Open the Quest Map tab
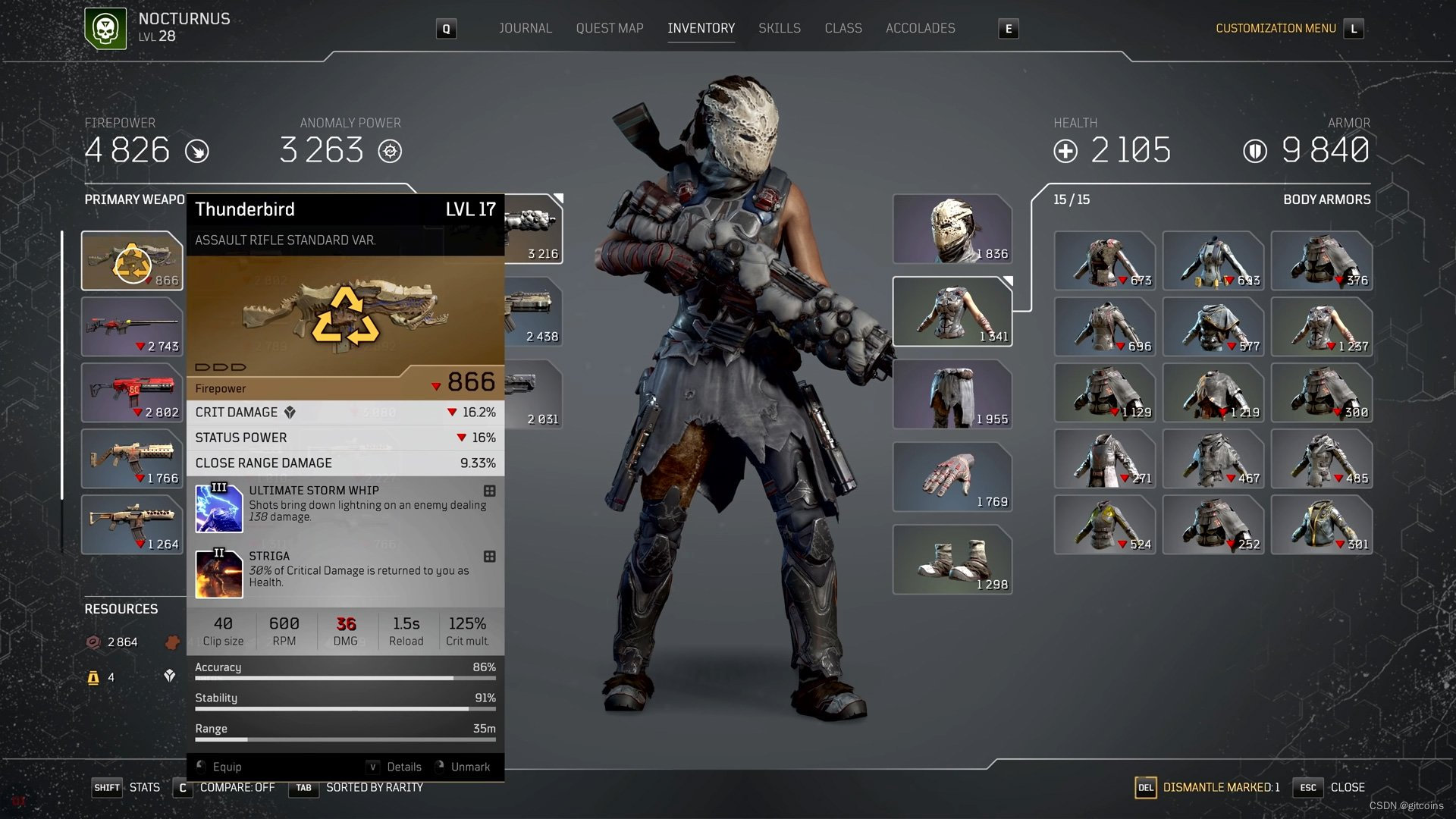 (609, 28)
